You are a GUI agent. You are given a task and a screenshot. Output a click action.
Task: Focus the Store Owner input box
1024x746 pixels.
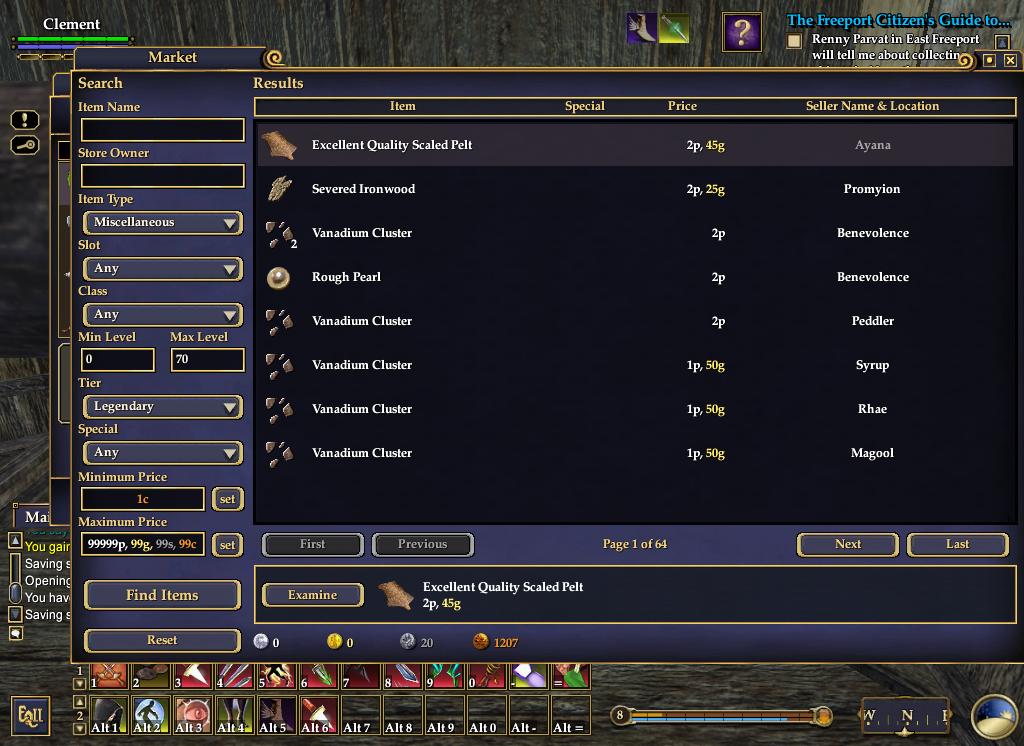pos(162,176)
